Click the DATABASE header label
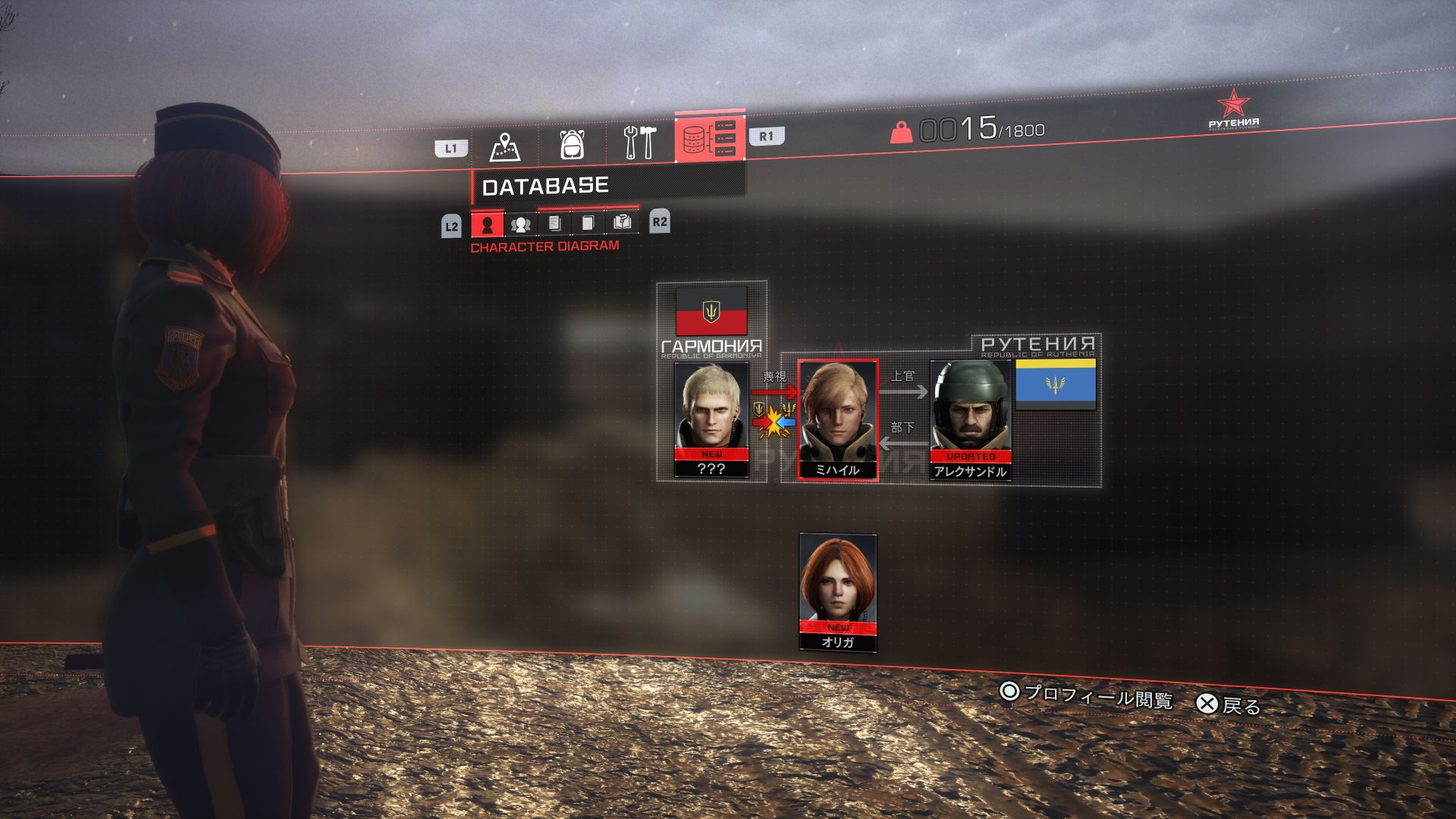The height and width of the screenshot is (819, 1456). 546,184
